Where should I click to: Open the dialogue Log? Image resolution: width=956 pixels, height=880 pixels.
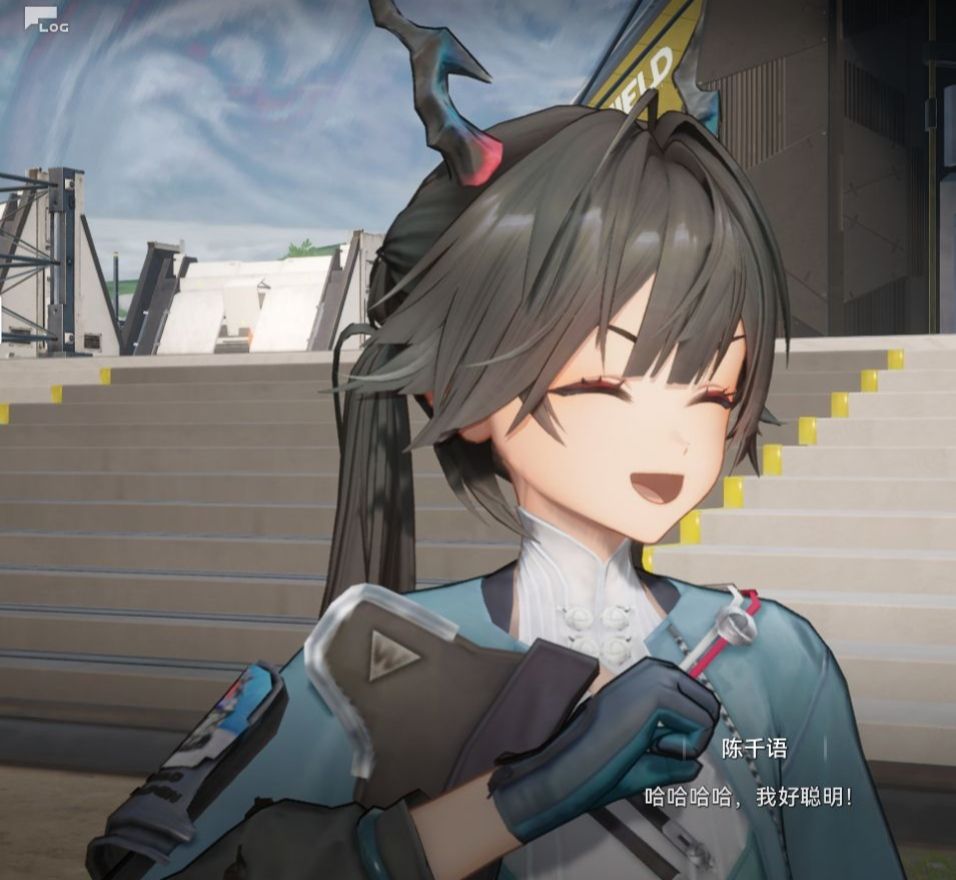tap(45, 20)
